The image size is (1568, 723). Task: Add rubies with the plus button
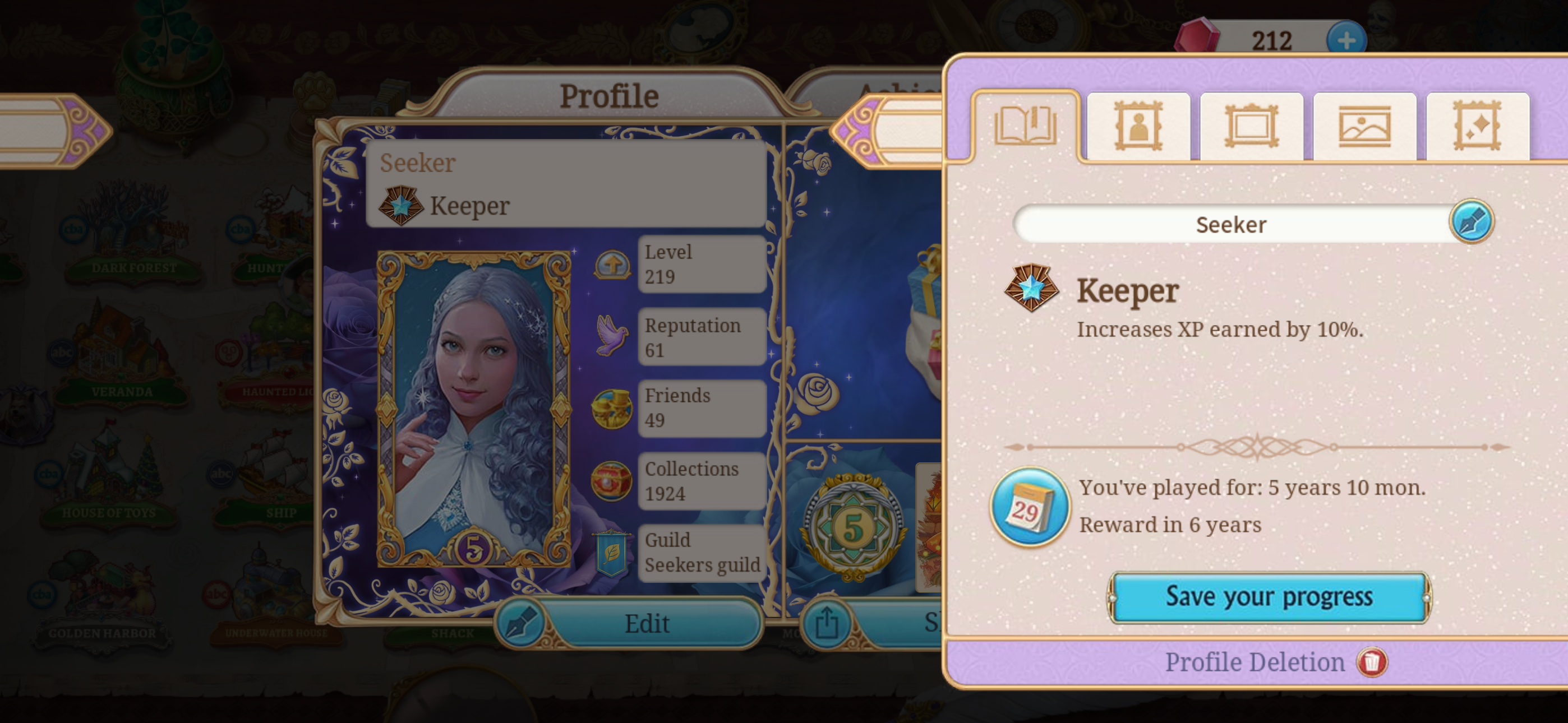coord(1346,40)
